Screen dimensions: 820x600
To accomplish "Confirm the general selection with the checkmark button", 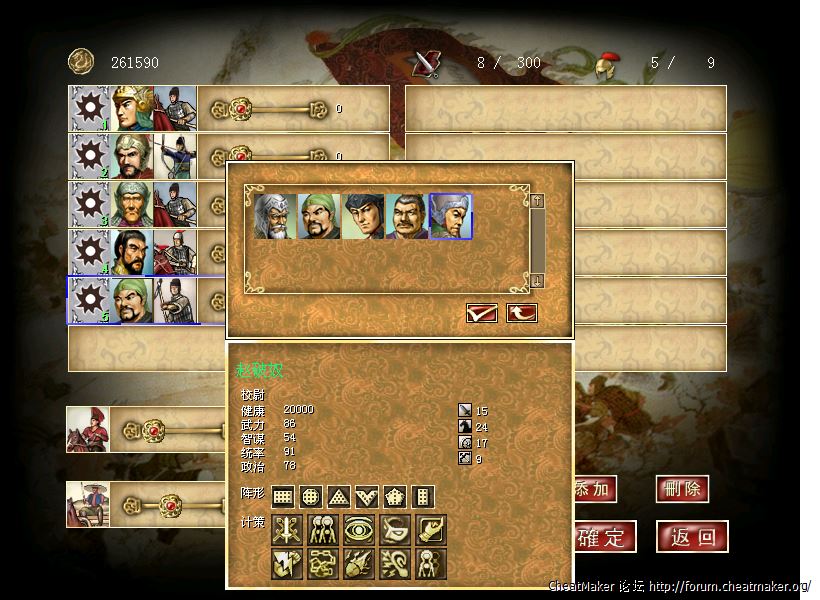I will (x=482, y=313).
